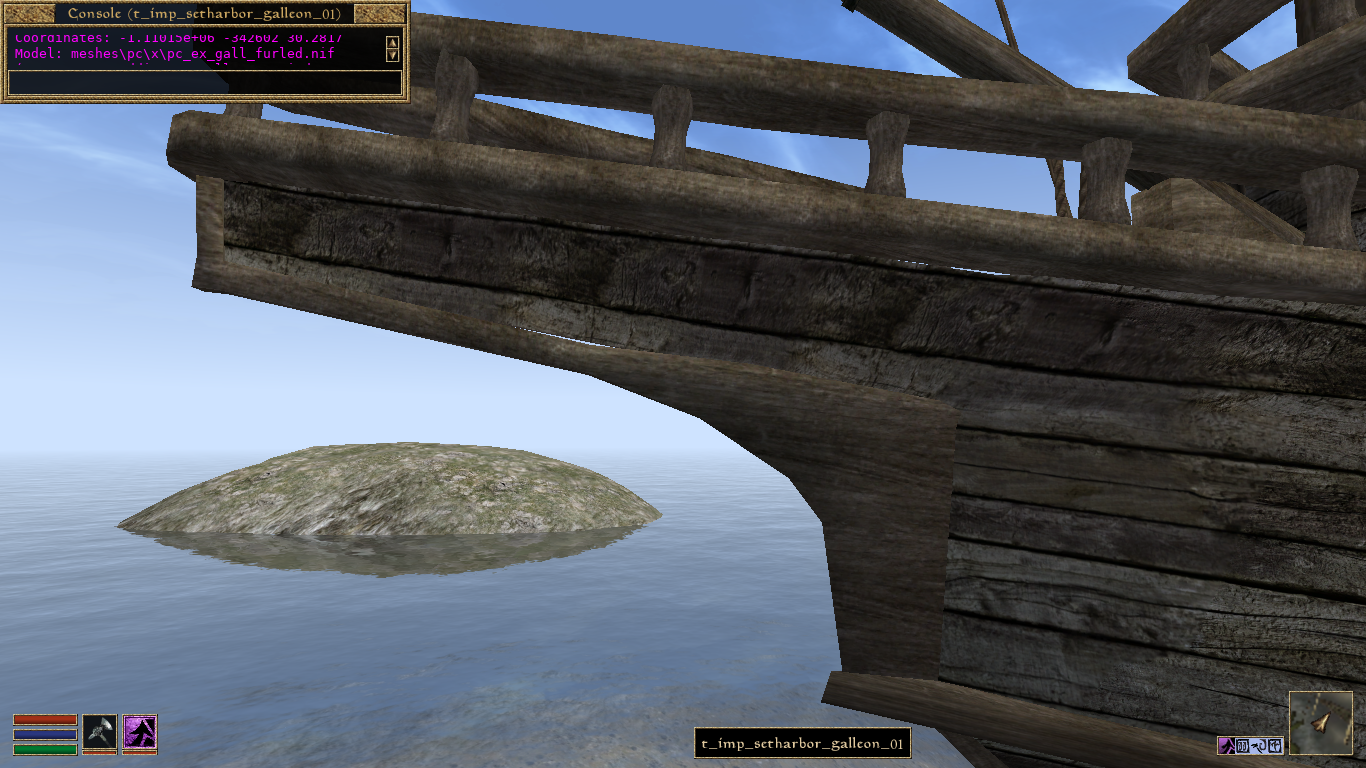Click the charge bar under the spell icon
Image resolution: width=1366 pixels, height=768 pixels.
click(x=140, y=752)
